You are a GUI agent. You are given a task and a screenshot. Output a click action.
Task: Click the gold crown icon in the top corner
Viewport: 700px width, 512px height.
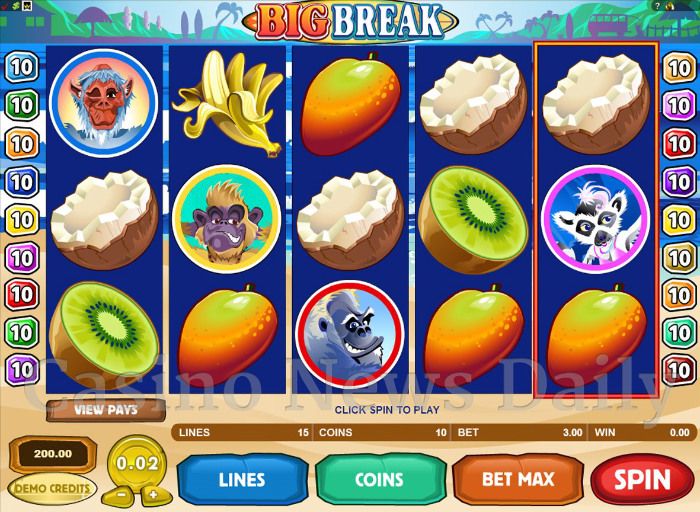27,5
